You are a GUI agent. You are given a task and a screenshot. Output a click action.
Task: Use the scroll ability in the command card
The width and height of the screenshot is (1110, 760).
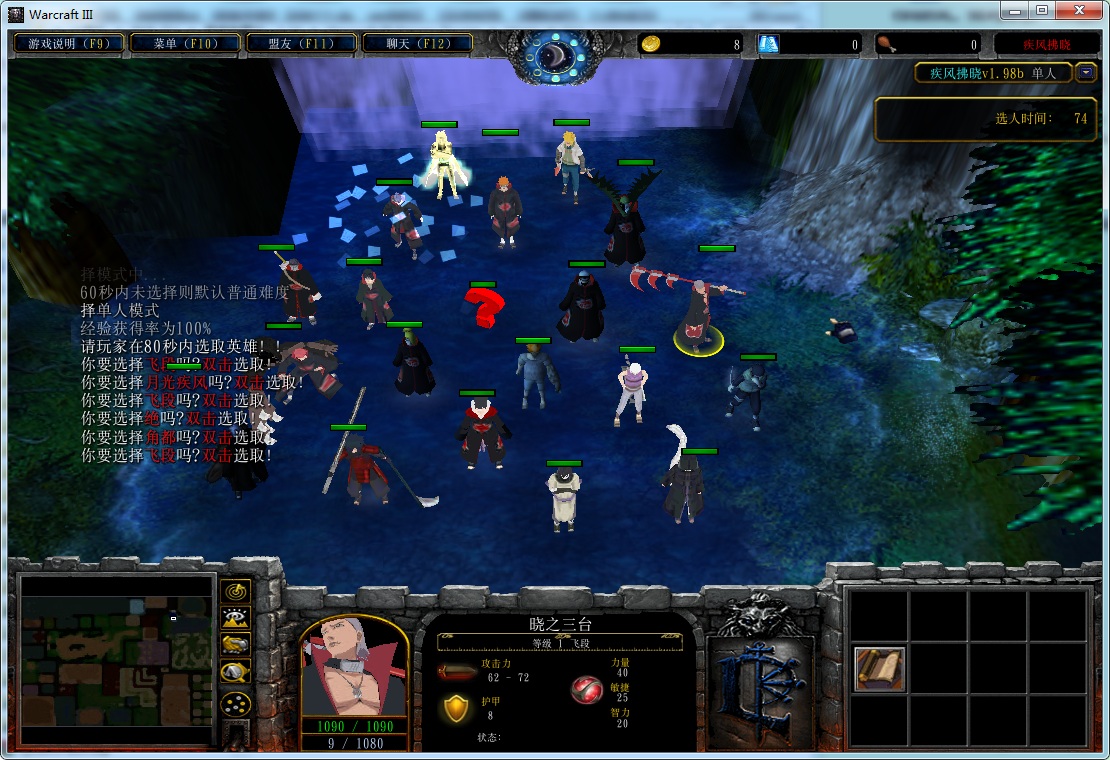880,669
